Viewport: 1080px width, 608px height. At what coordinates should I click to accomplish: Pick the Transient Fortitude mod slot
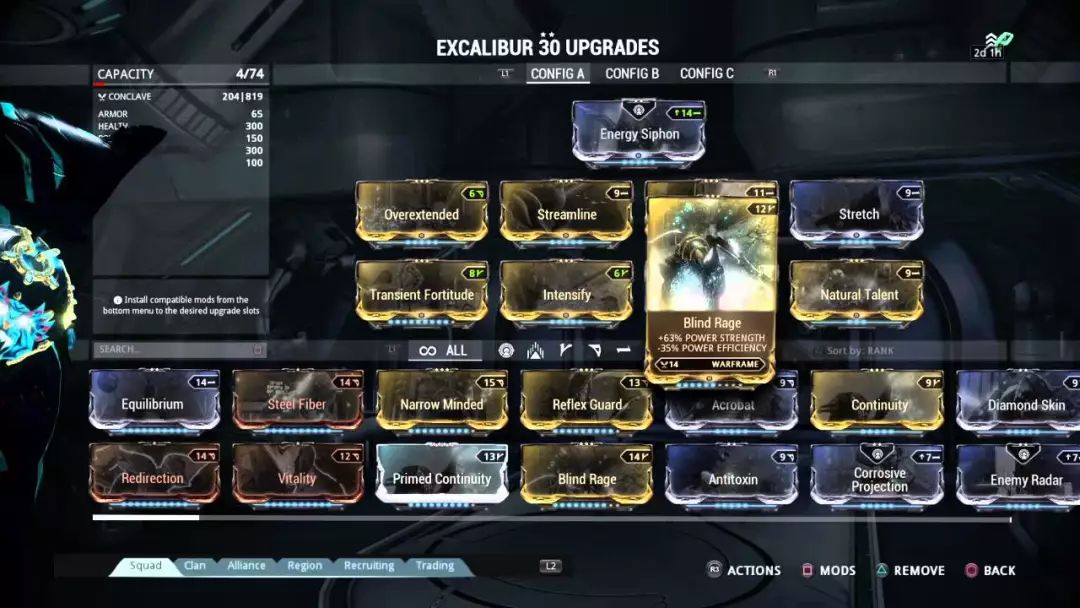[421, 294]
